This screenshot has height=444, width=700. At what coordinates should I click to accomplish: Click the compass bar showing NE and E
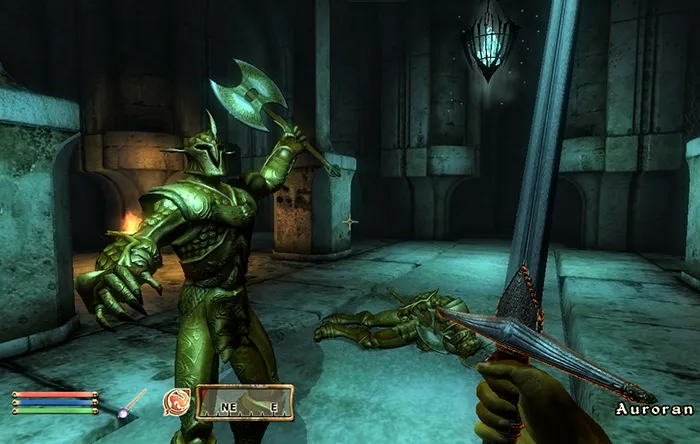tap(244, 402)
